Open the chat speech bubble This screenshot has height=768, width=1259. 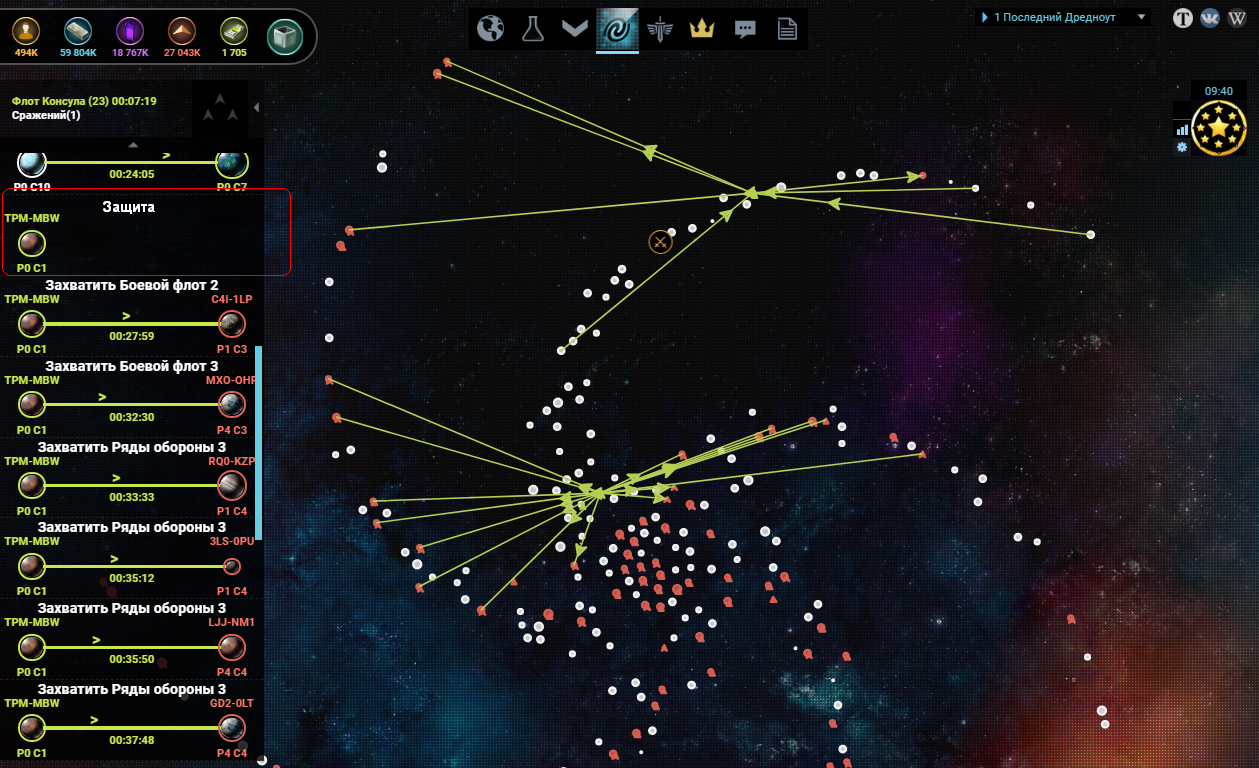pyautogui.click(x=745, y=29)
